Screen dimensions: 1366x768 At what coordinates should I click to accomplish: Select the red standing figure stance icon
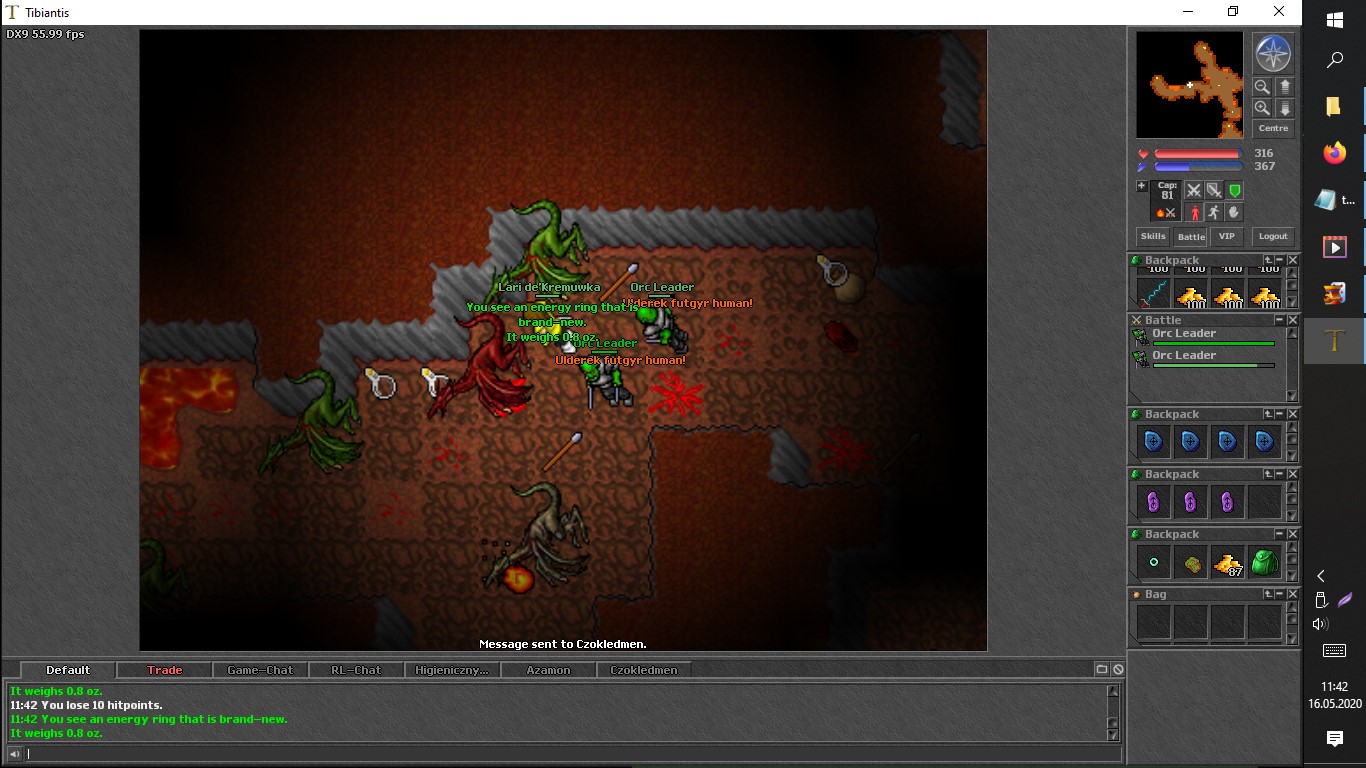click(1193, 212)
